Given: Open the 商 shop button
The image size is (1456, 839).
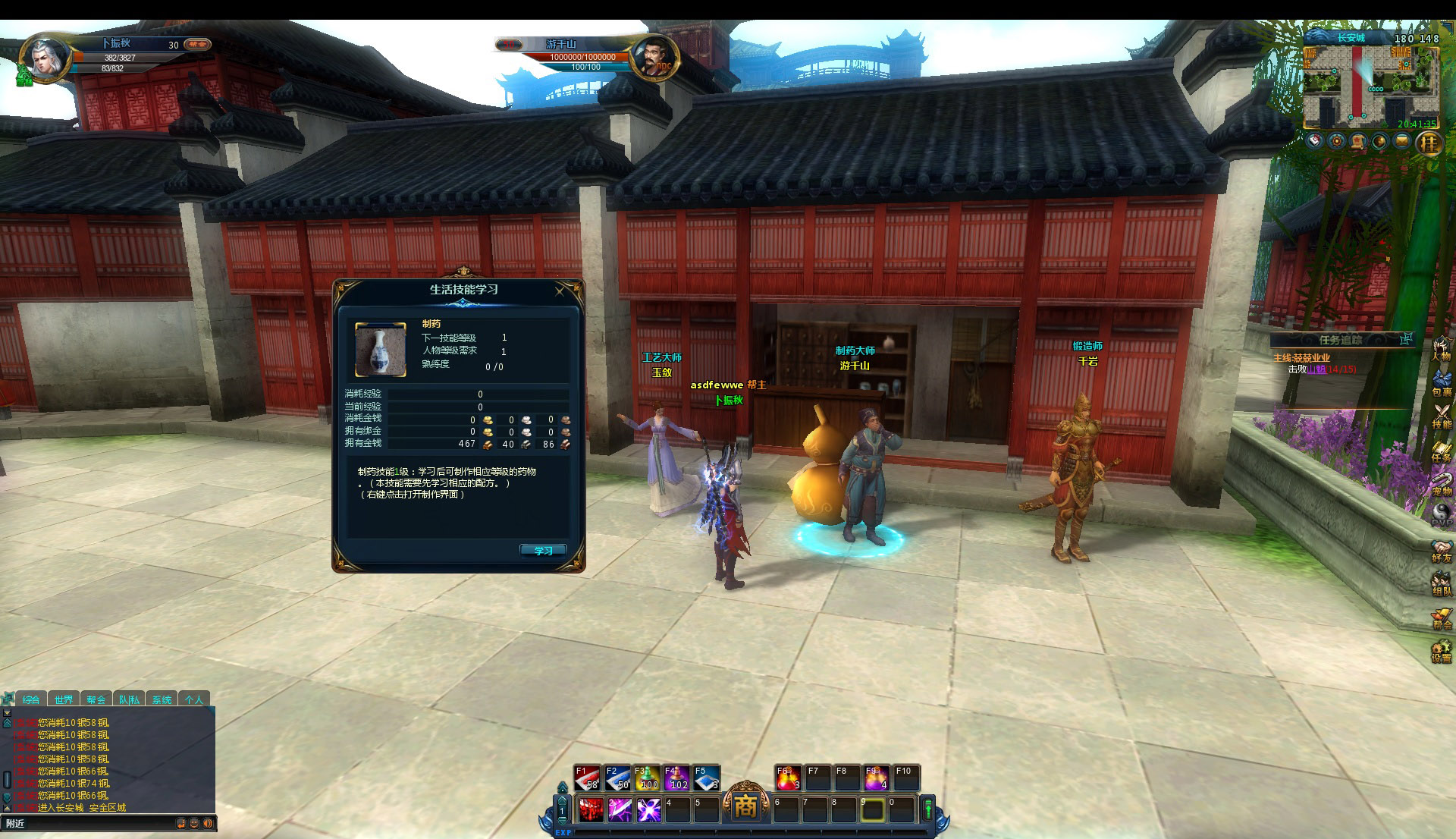Looking at the screenshot, I should [x=745, y=806].
